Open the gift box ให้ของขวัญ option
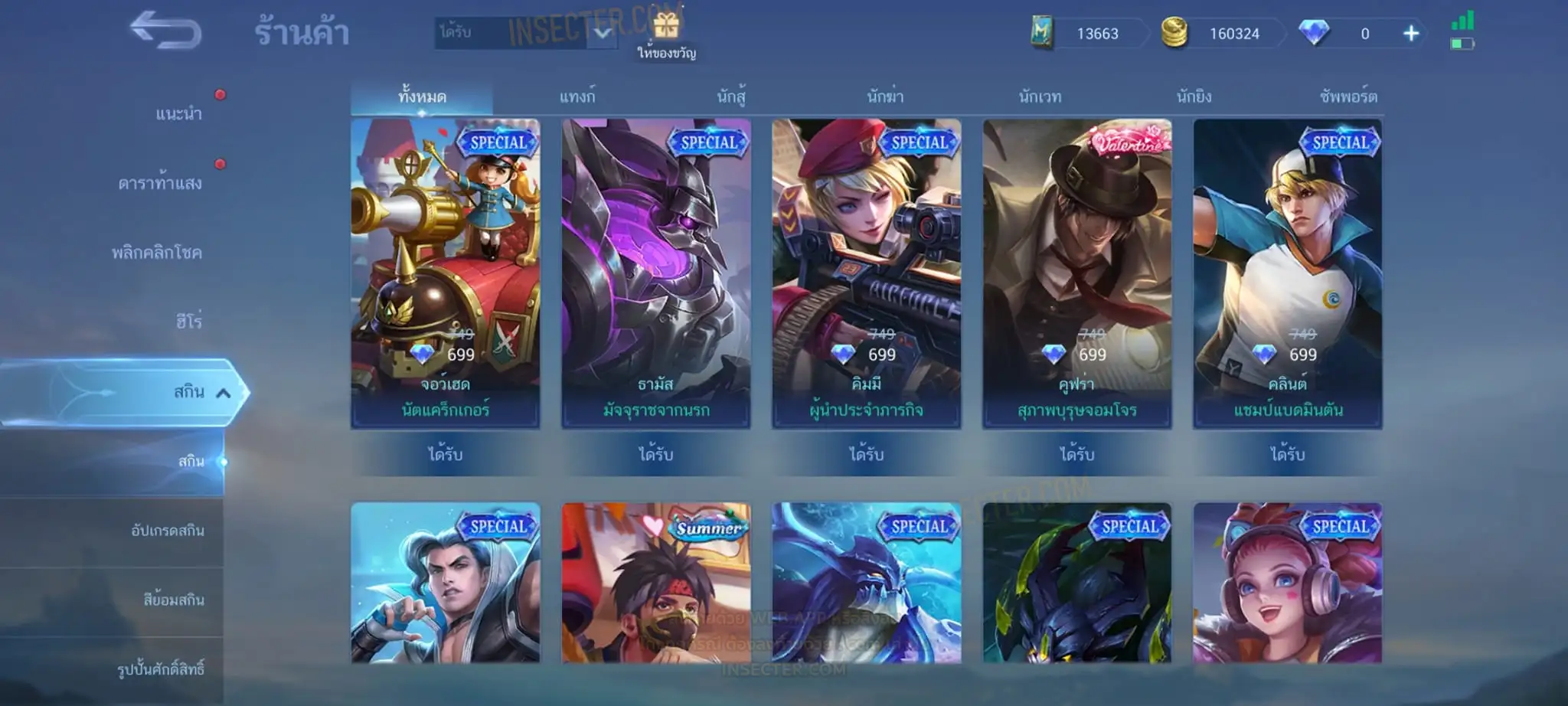This screenshot has height=706, width=1568. coord(666,35)
